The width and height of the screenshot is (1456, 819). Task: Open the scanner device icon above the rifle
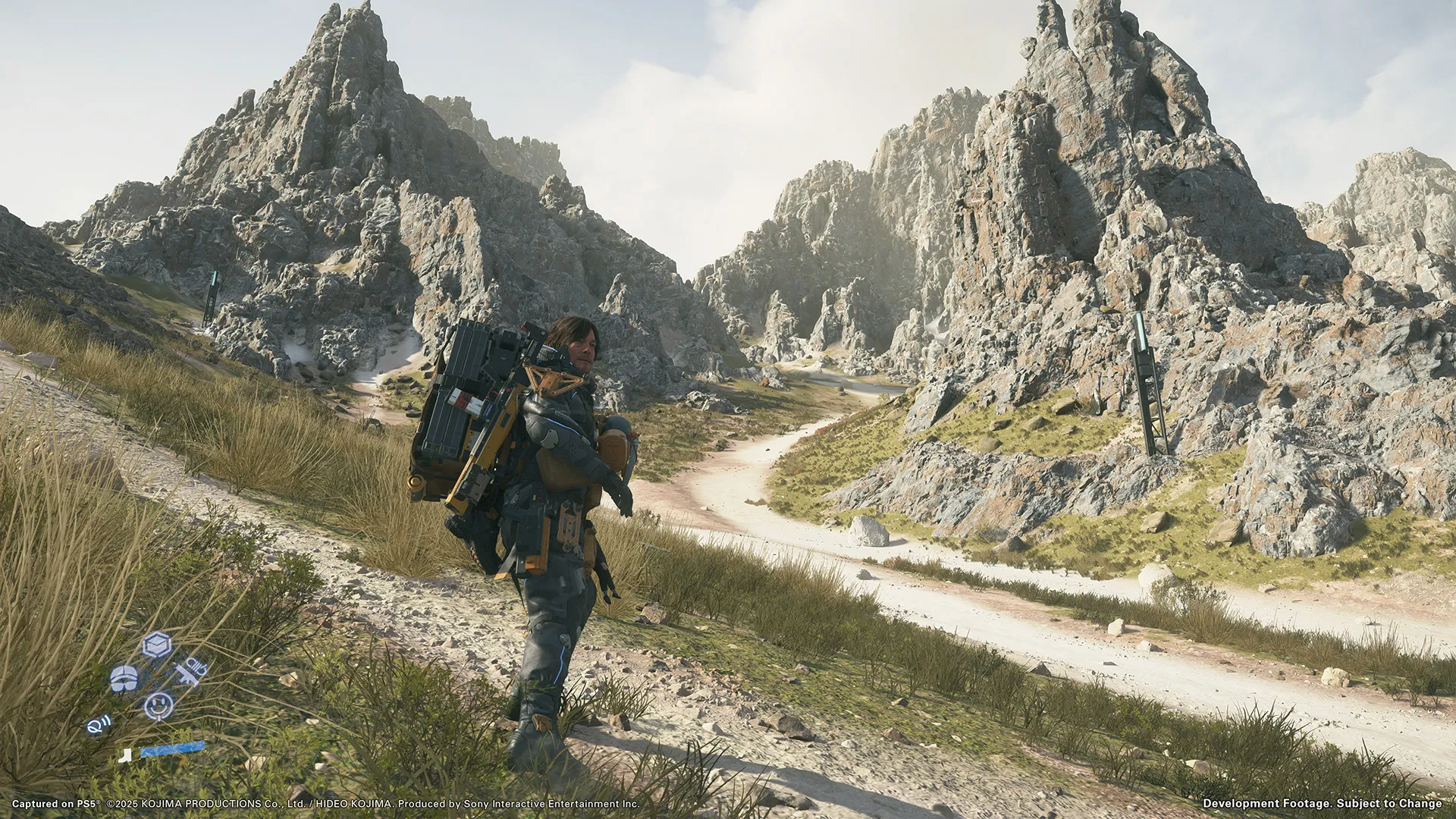(196, 664)
